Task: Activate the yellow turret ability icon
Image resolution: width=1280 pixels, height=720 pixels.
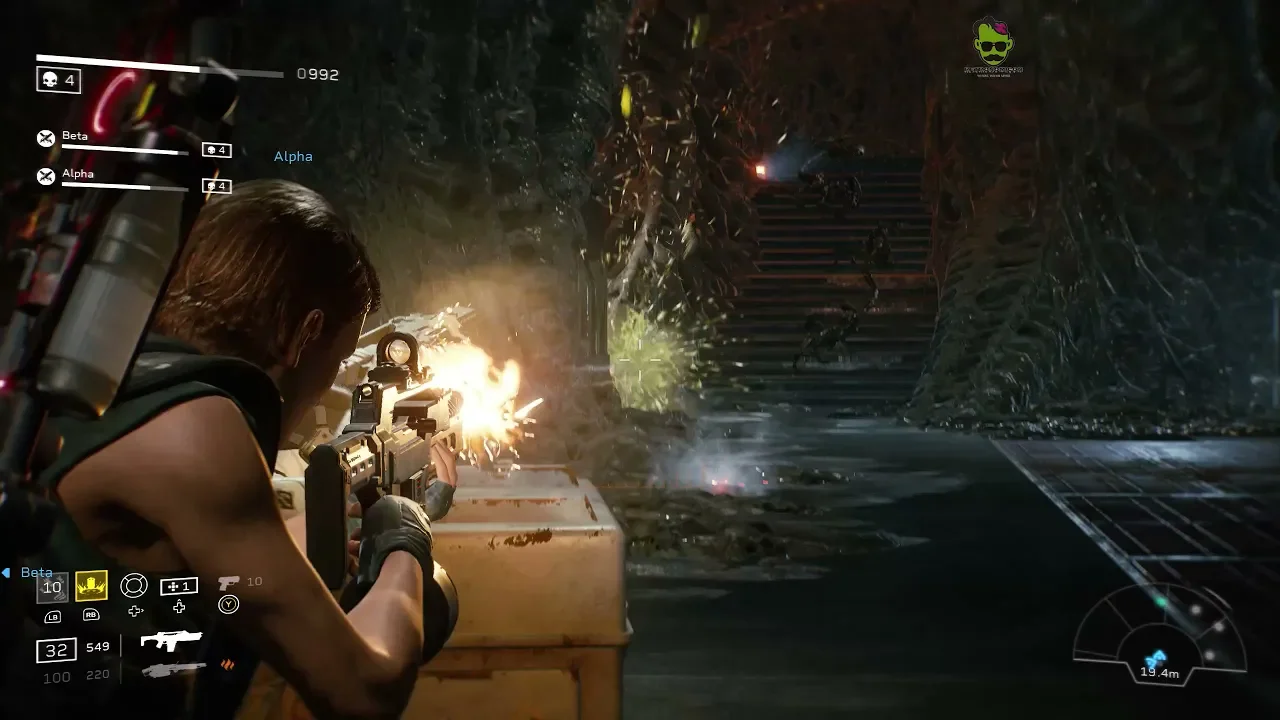Action: [91, 586]
